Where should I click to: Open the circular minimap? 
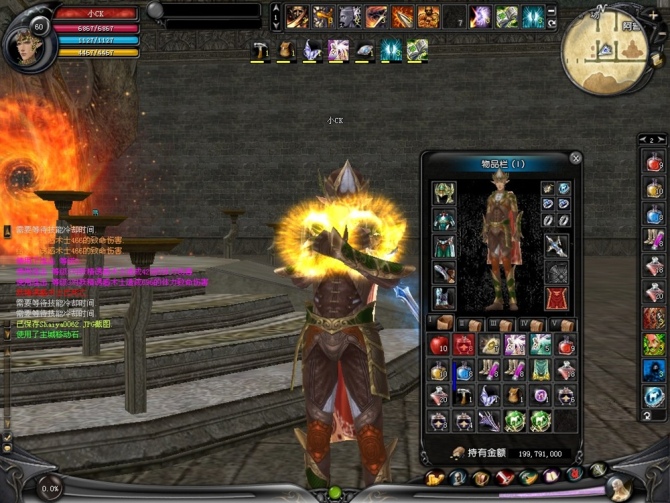pyautogui.click(x=606, y=49)
